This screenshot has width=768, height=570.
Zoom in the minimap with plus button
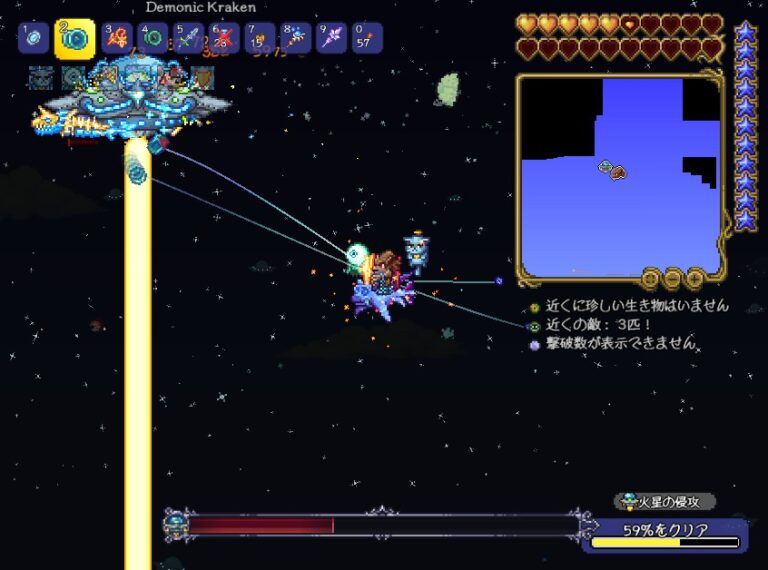pos(693,279)
